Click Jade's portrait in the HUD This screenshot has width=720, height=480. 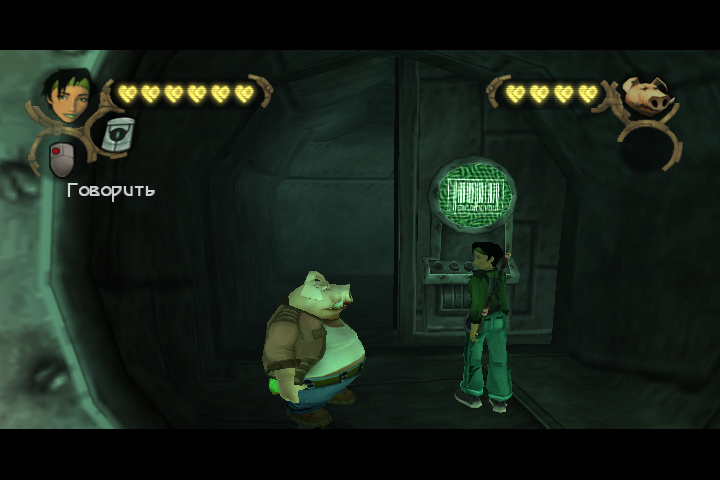[67, 97]
